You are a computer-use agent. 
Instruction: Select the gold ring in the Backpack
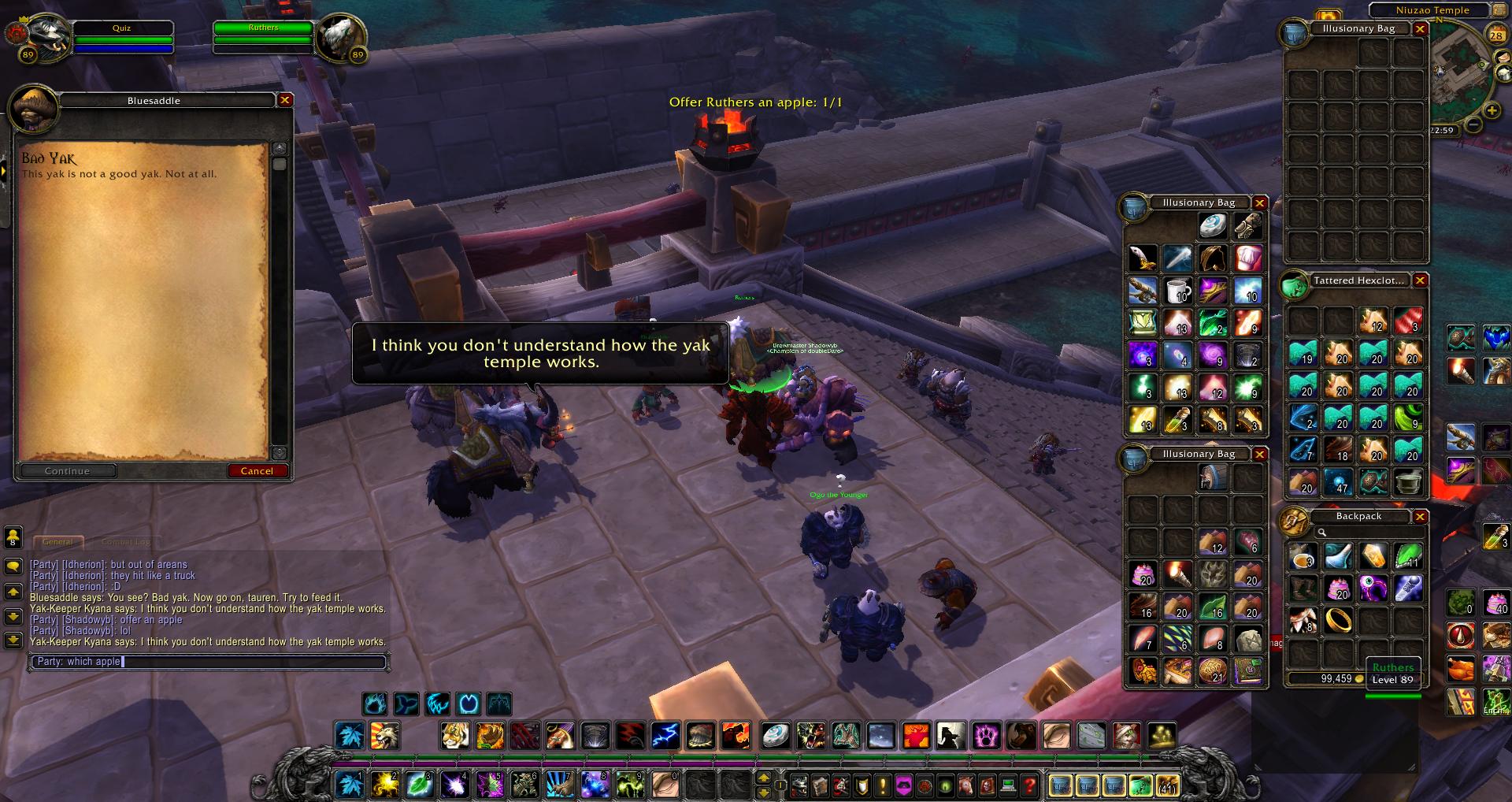click(1339, 620)
